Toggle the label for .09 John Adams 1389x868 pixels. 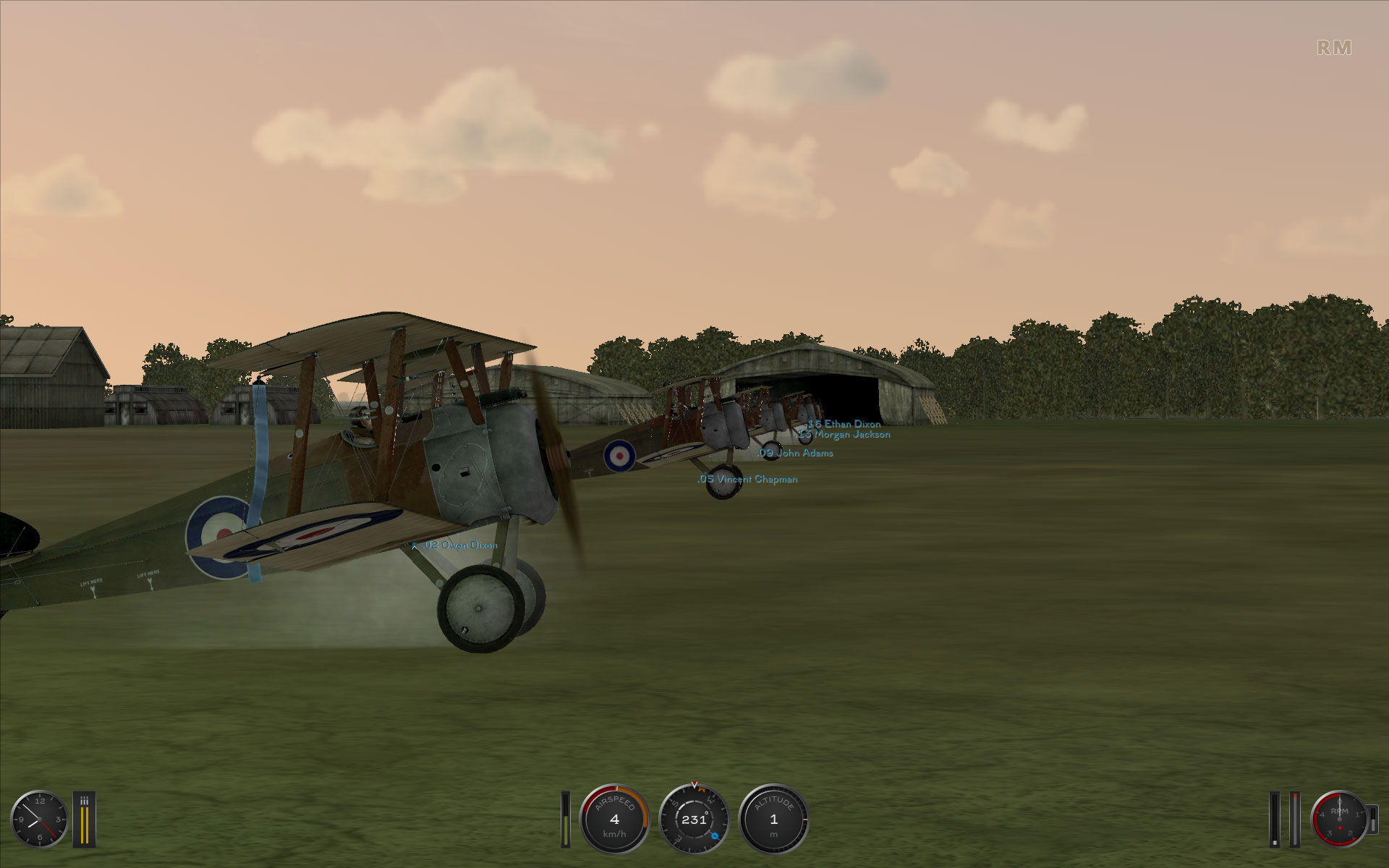tap(794, 454)
